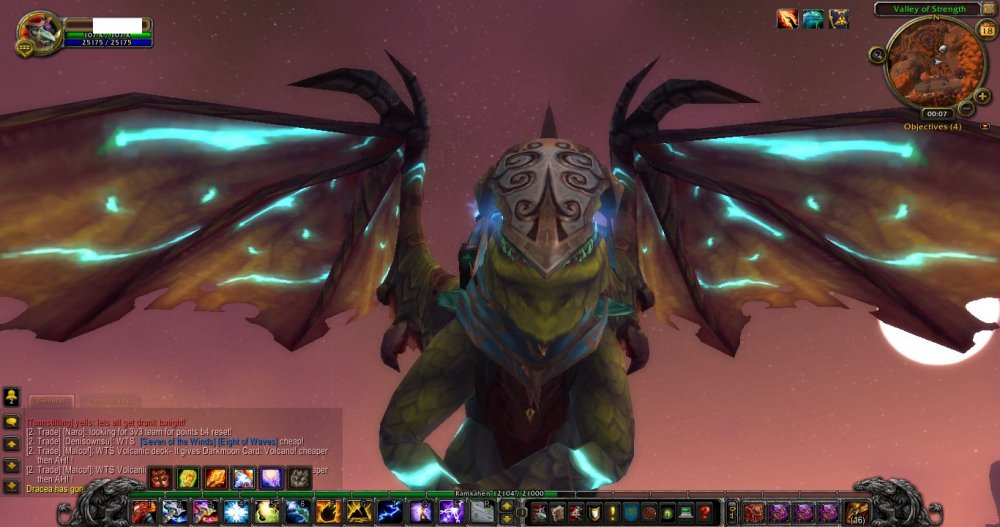The image size is (1000, 527).
Task: Open the shield-icon achievements button
Action: (x=594, y=512)
